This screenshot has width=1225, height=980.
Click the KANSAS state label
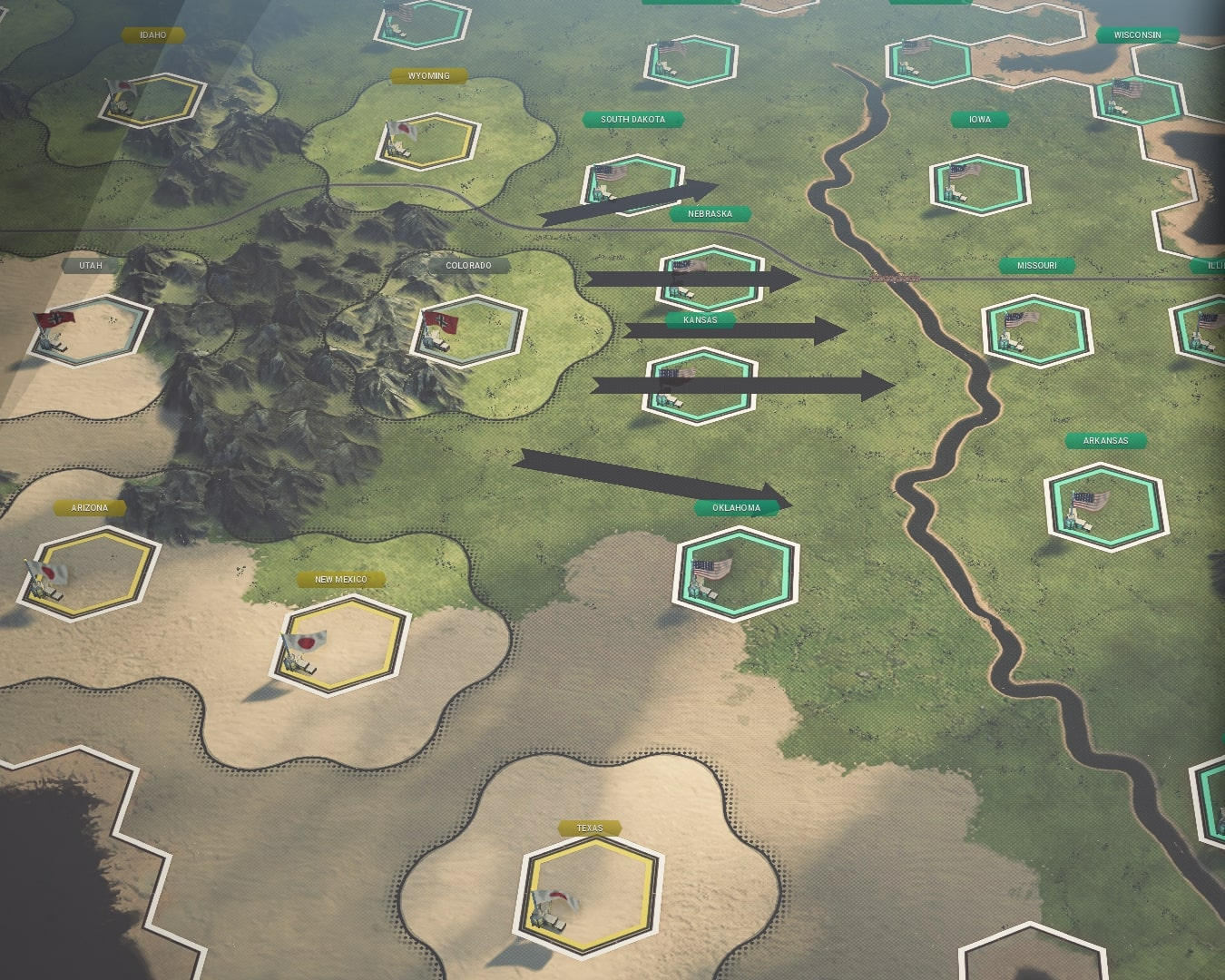(701, 320)
